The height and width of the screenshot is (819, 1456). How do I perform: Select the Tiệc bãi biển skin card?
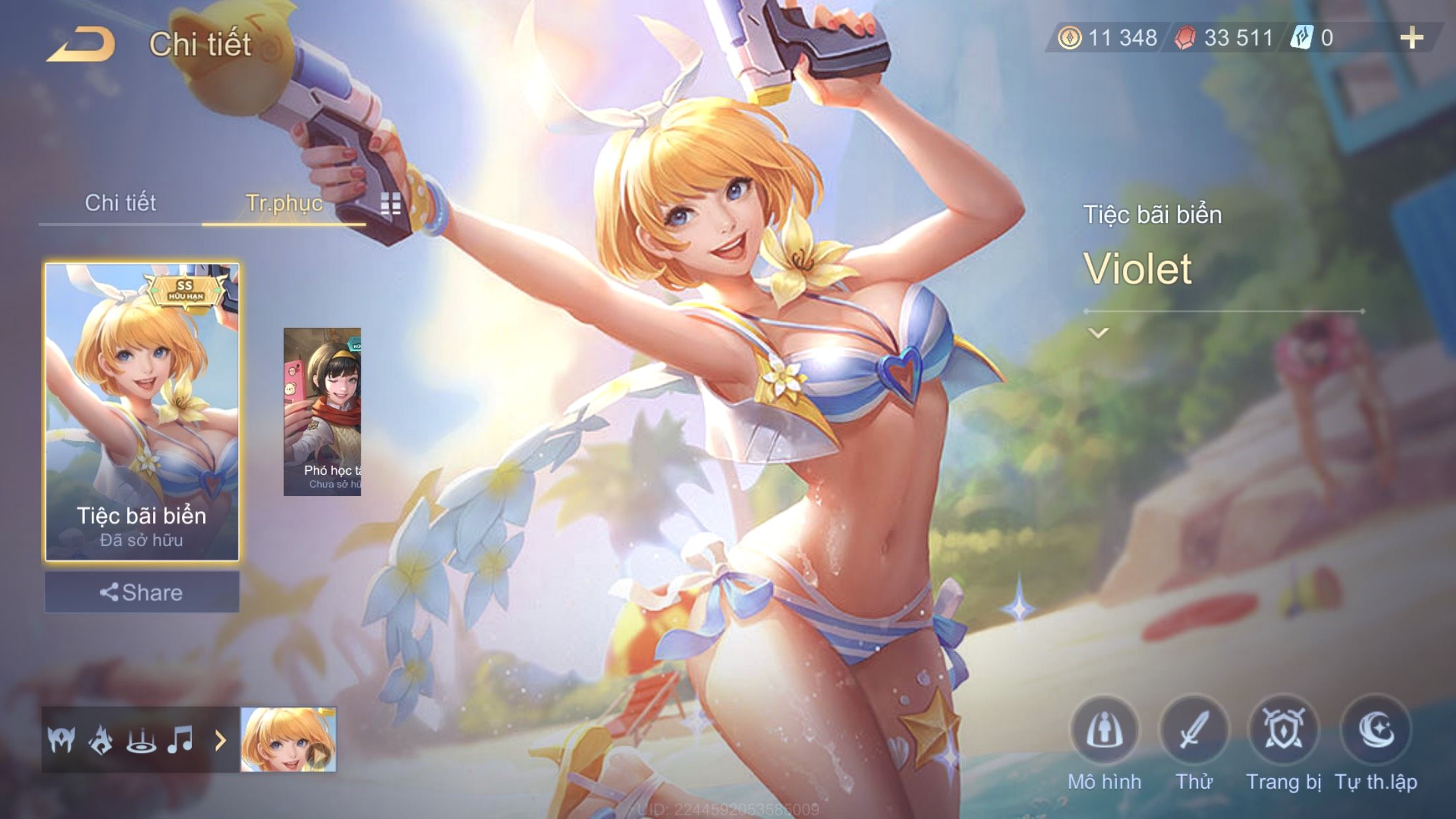pos(142,411)
